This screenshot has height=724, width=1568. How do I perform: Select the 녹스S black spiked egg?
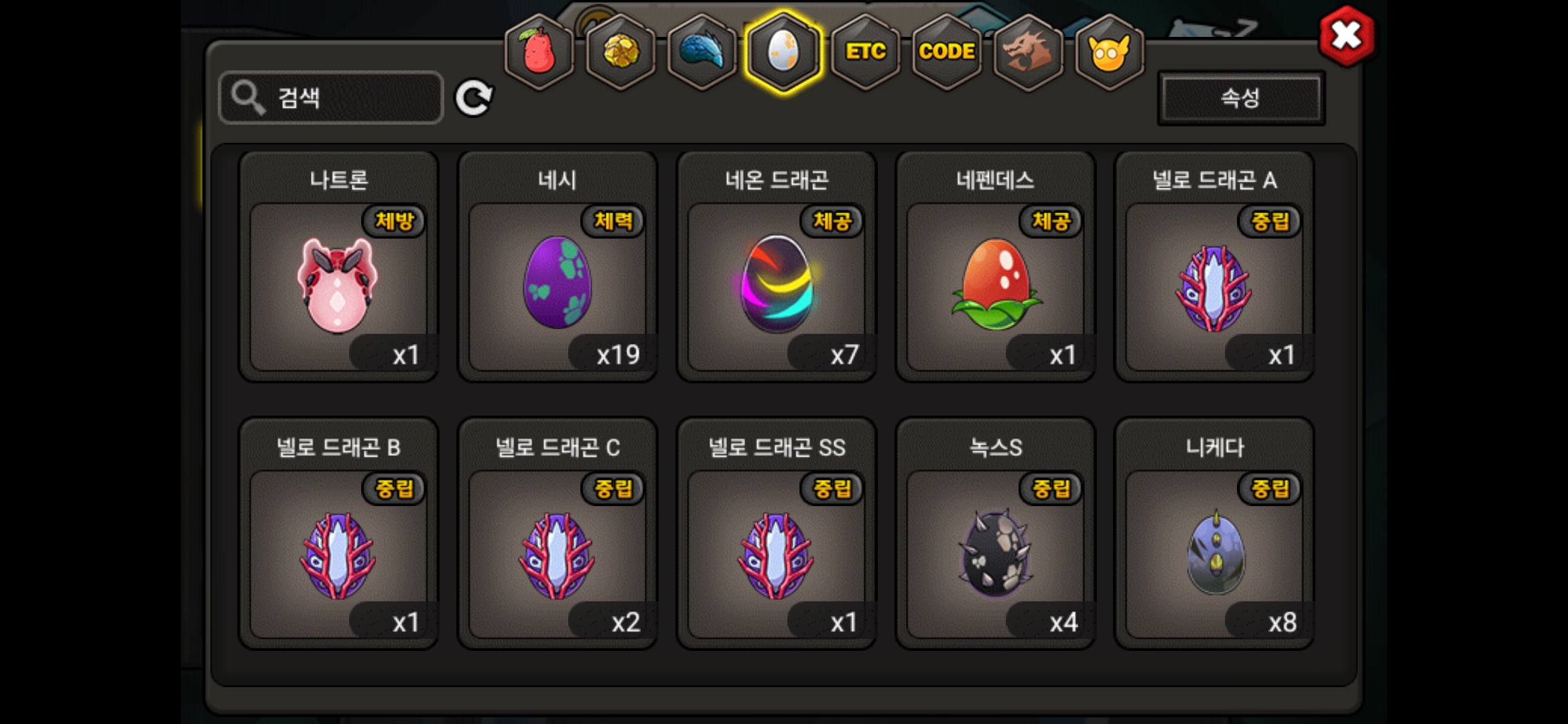996,554
